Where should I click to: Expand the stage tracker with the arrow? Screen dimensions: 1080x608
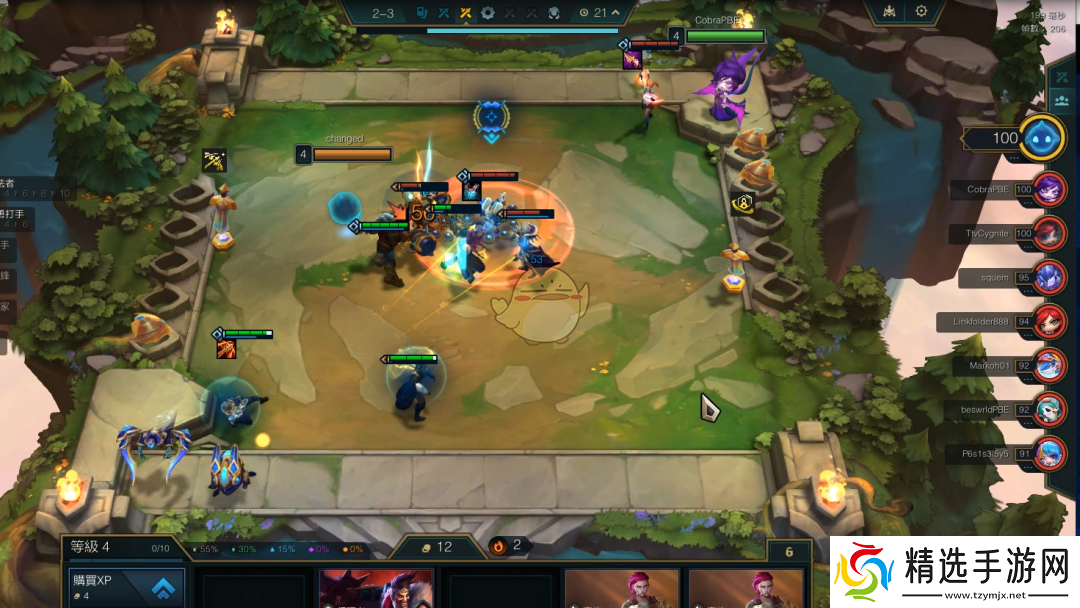616,13
